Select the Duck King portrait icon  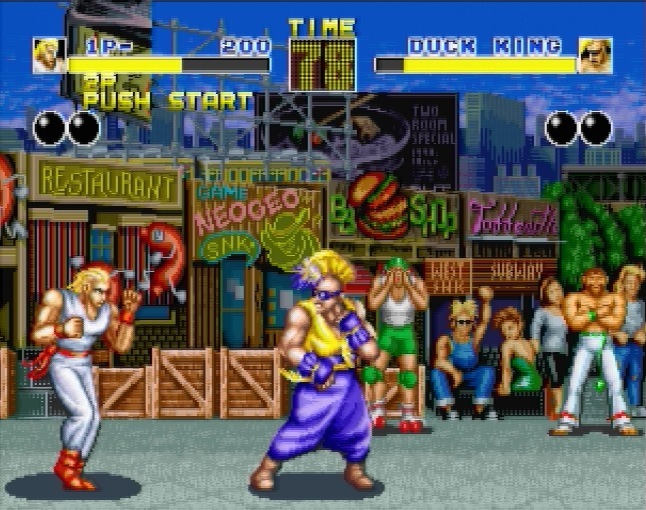pyautogui.click(x=595, y=55)
